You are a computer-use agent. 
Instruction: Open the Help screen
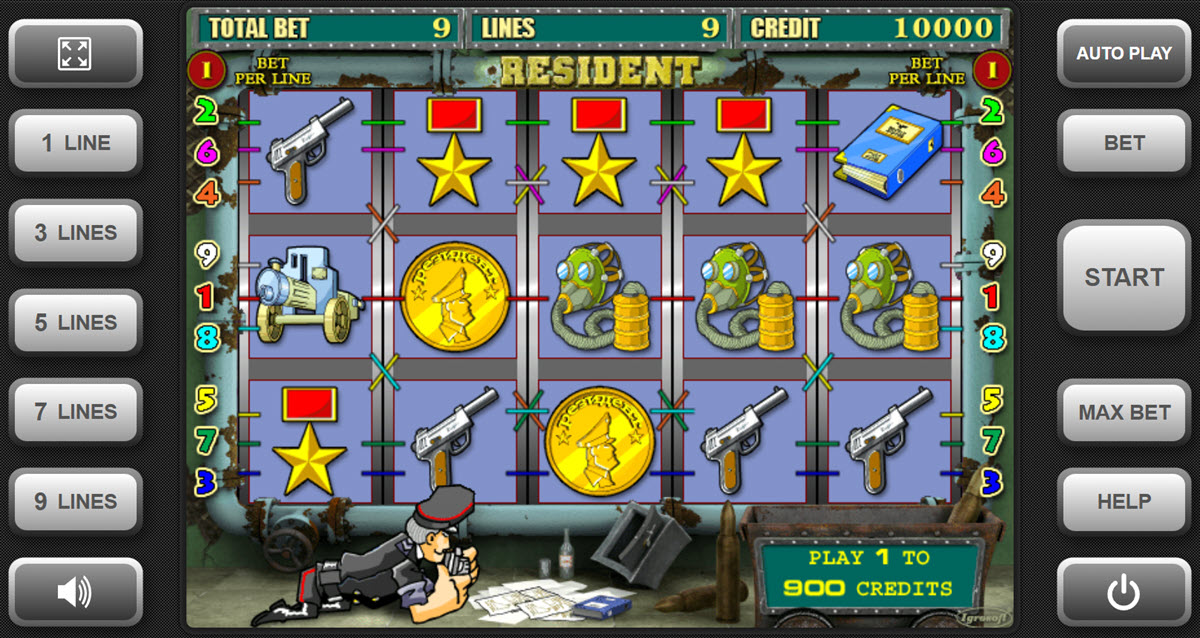pos(1124,502)
